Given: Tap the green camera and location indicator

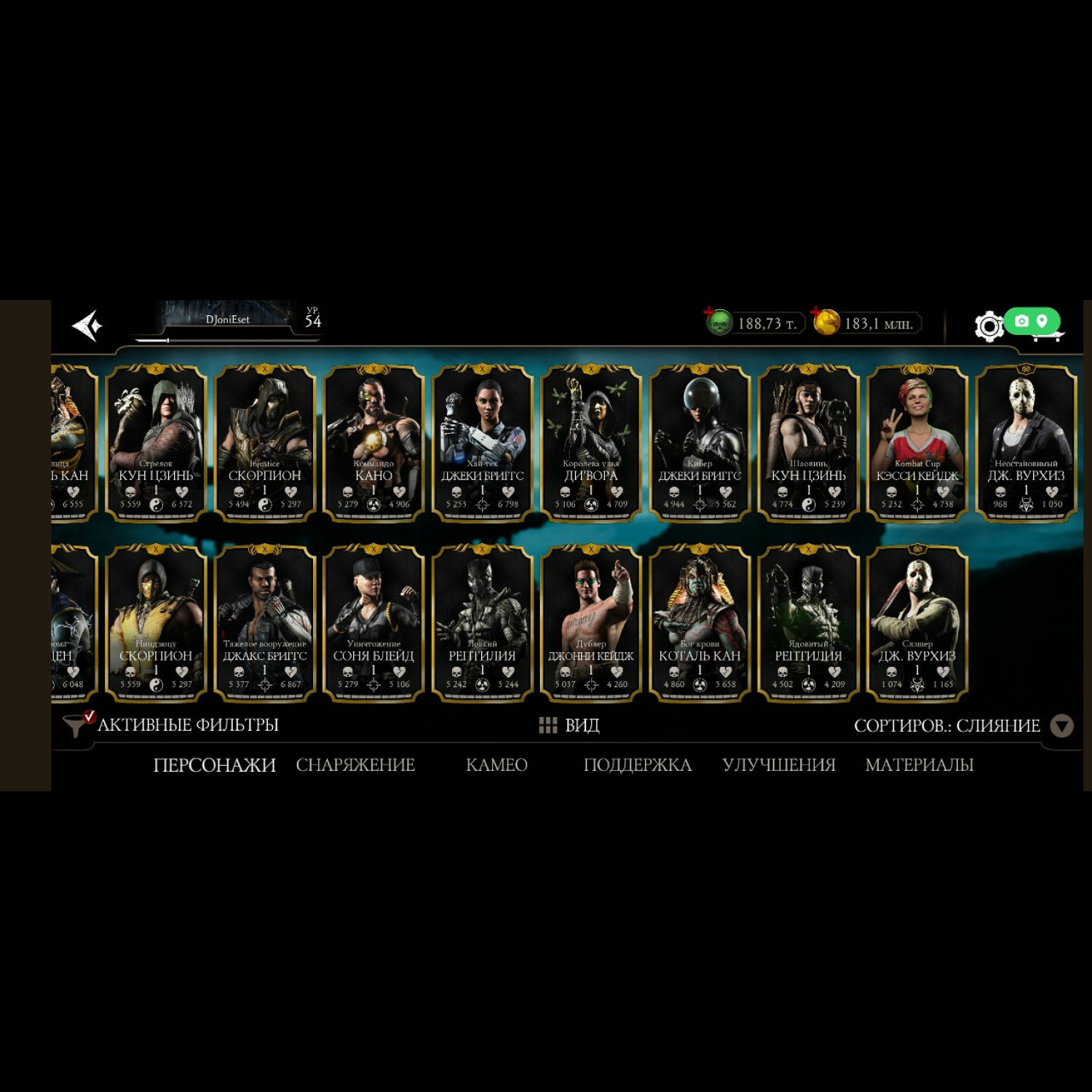Looking at the screenshot, I should pos(1032,321).
